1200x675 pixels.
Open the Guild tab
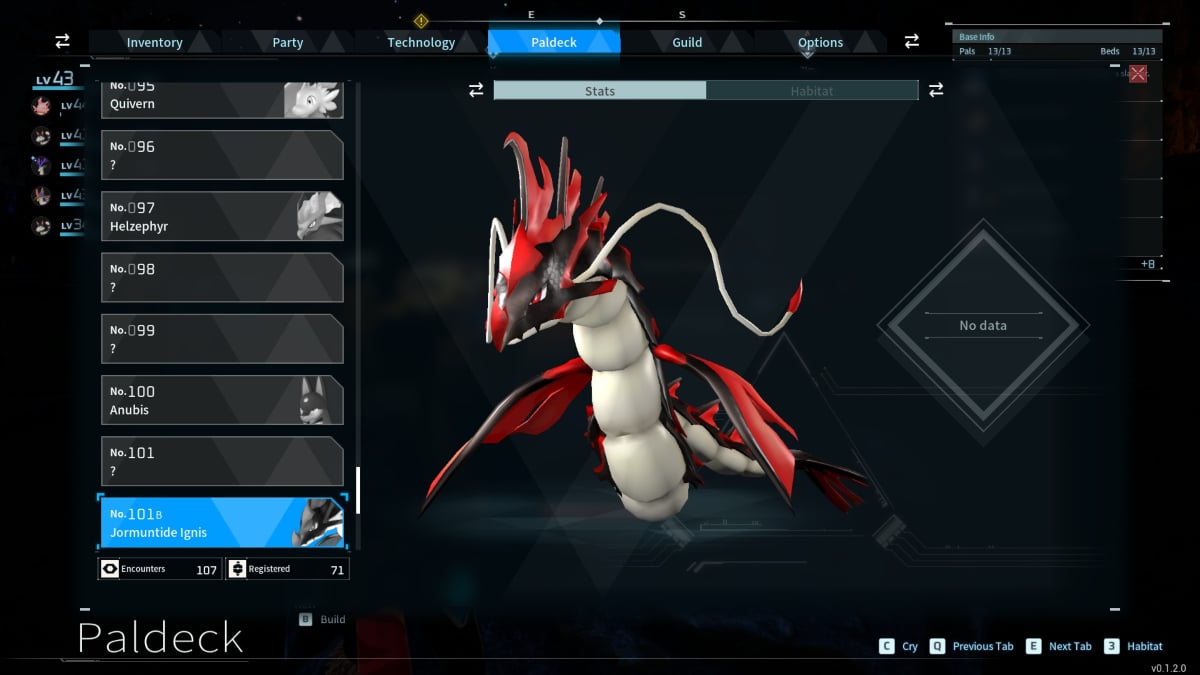[x=687, y=42]
